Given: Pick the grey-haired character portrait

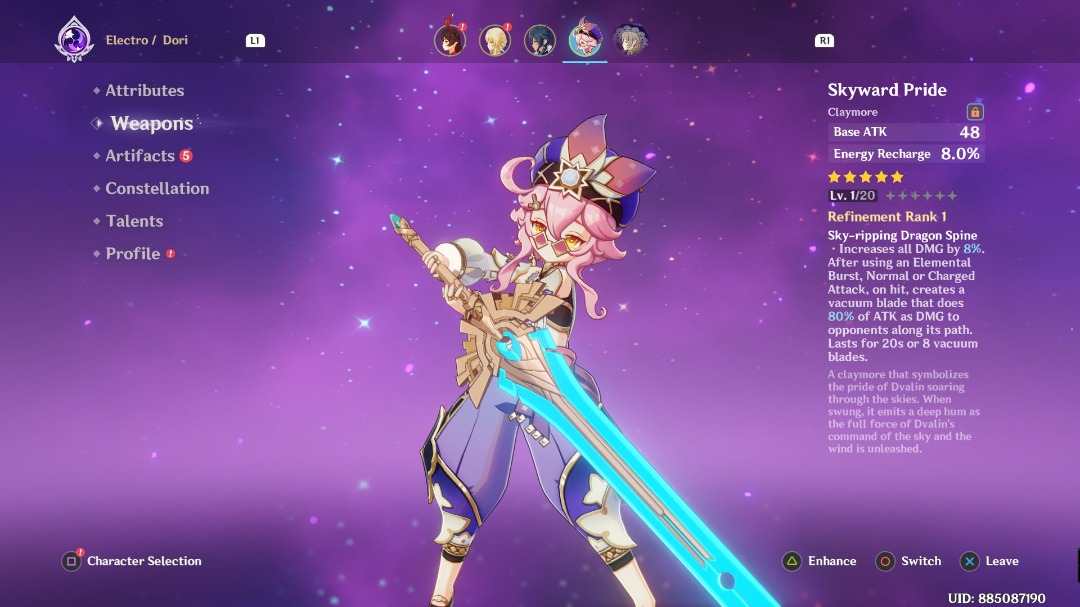Looking at the screenshot, I should pos(630,40).
